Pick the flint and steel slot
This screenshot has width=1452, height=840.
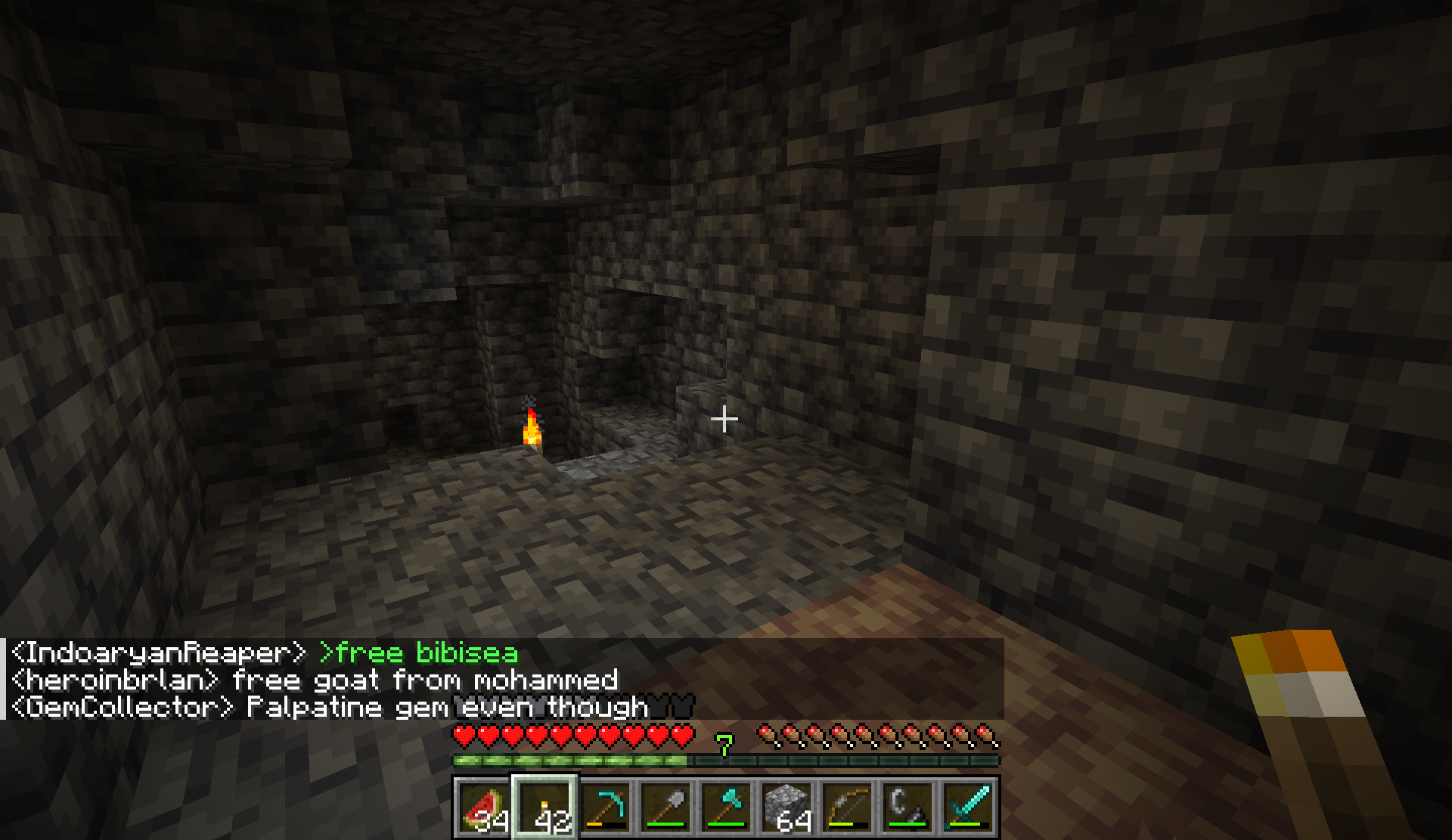(x=908, y=807)
